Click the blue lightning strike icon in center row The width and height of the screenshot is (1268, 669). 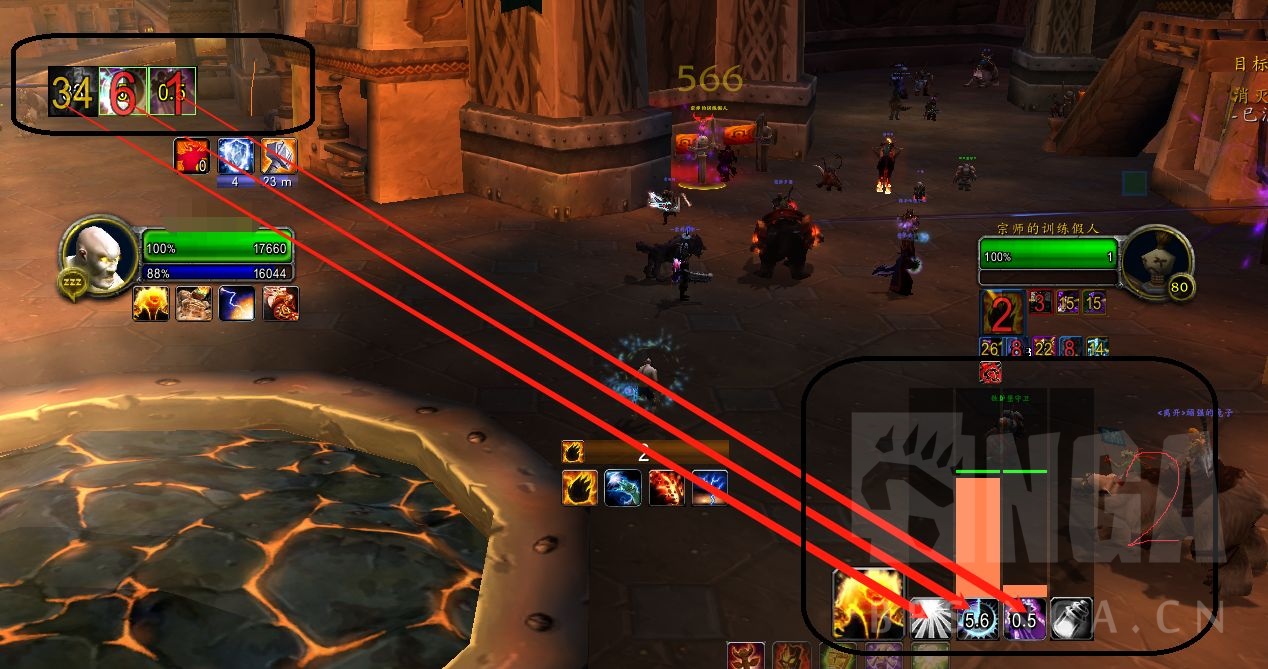710,488
